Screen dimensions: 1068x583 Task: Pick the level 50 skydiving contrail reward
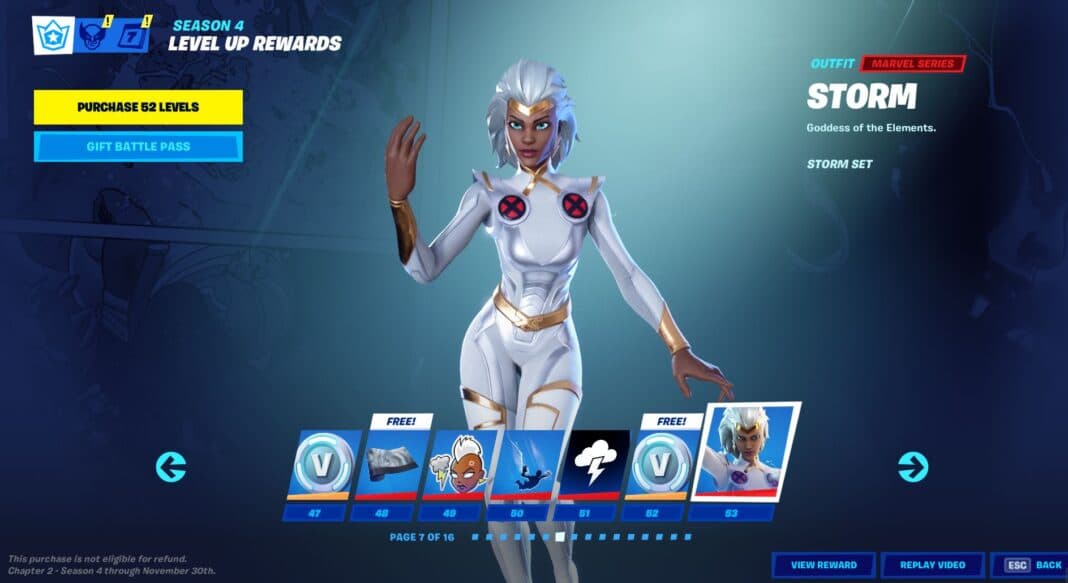coord(526,468)
